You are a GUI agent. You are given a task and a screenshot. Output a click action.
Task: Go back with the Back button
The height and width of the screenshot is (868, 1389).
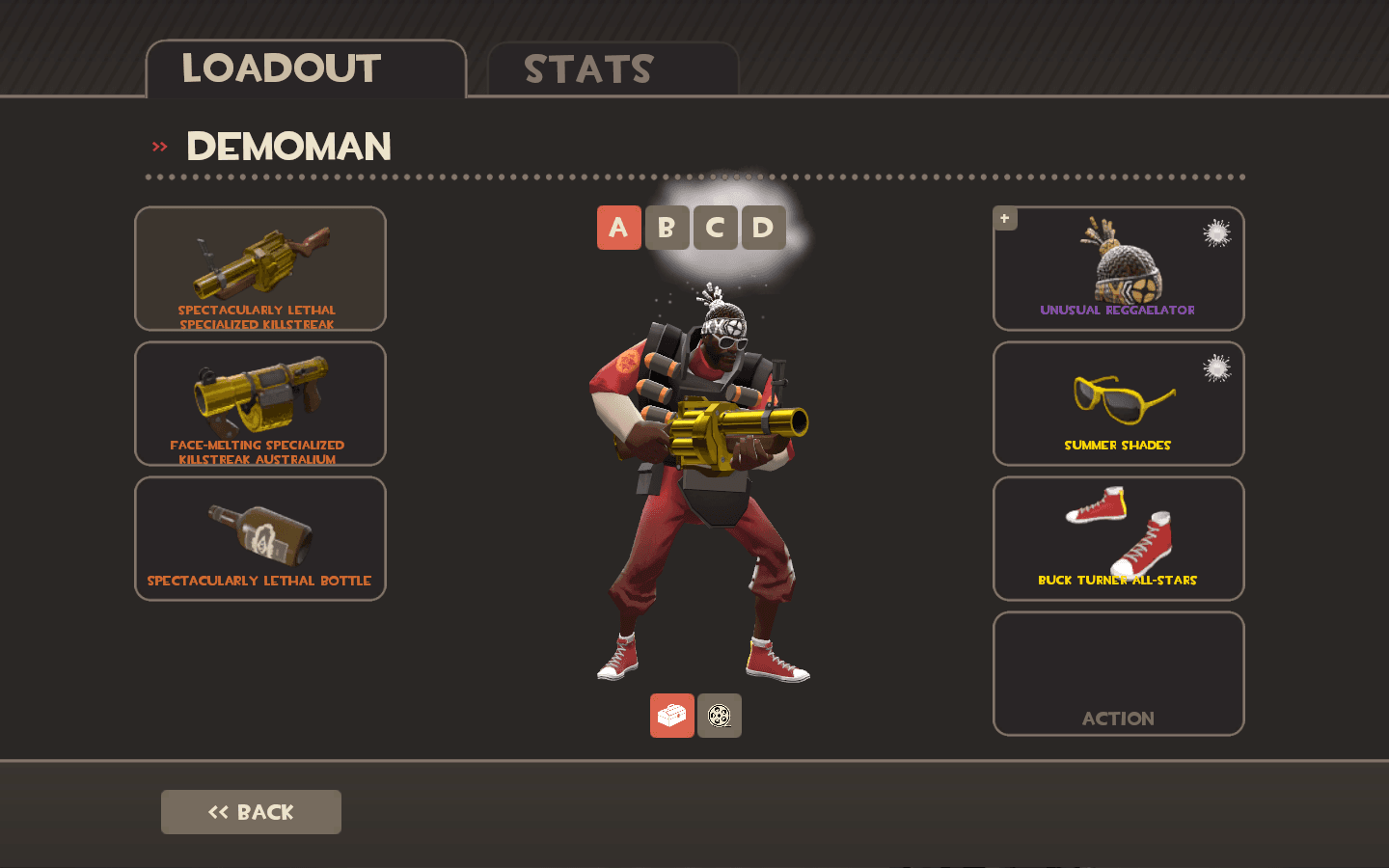coord(251,812)
